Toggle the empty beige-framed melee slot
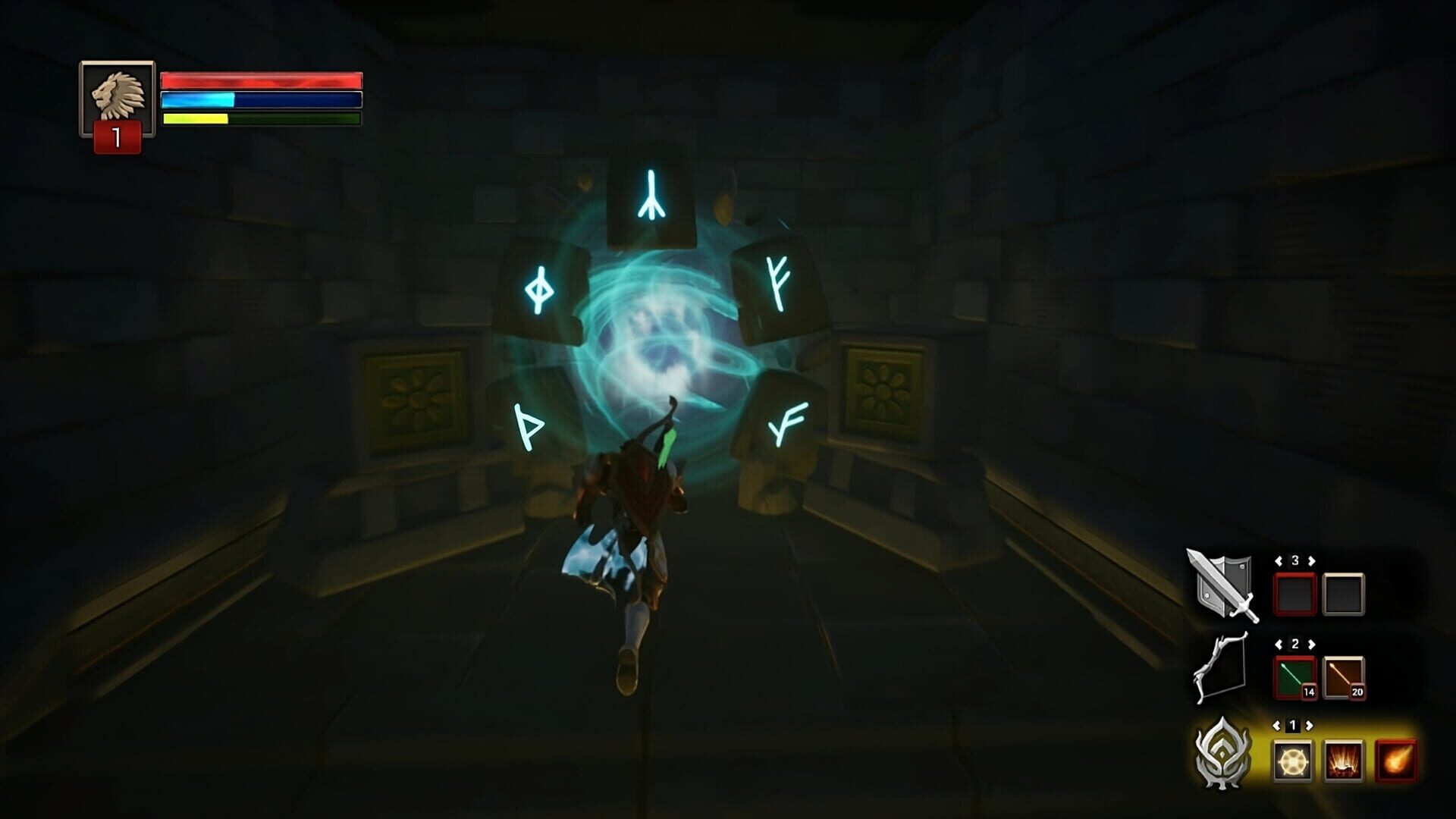1456x819 pixels. coord(1344,594)
